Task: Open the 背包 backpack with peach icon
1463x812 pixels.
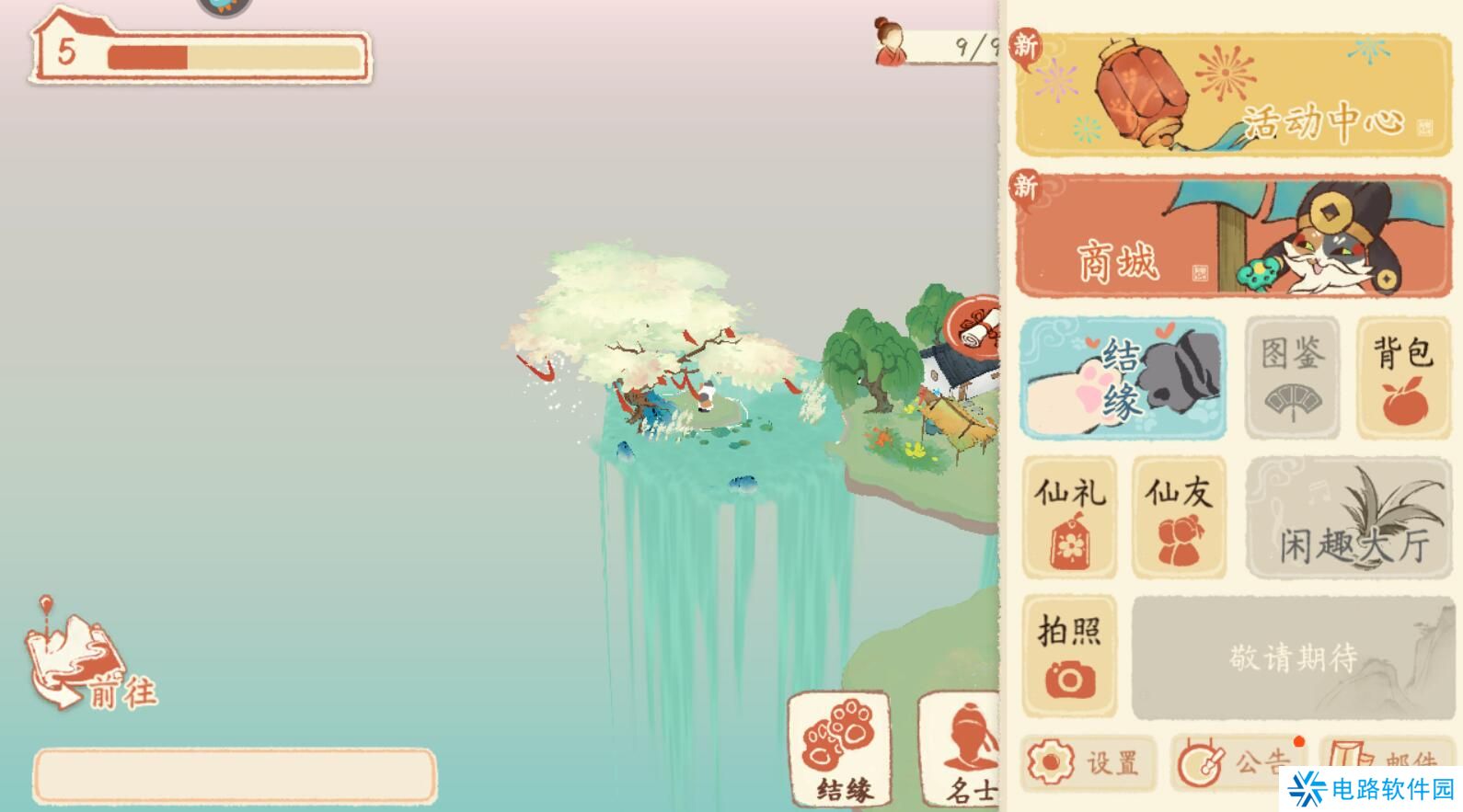Action: 1400,378
